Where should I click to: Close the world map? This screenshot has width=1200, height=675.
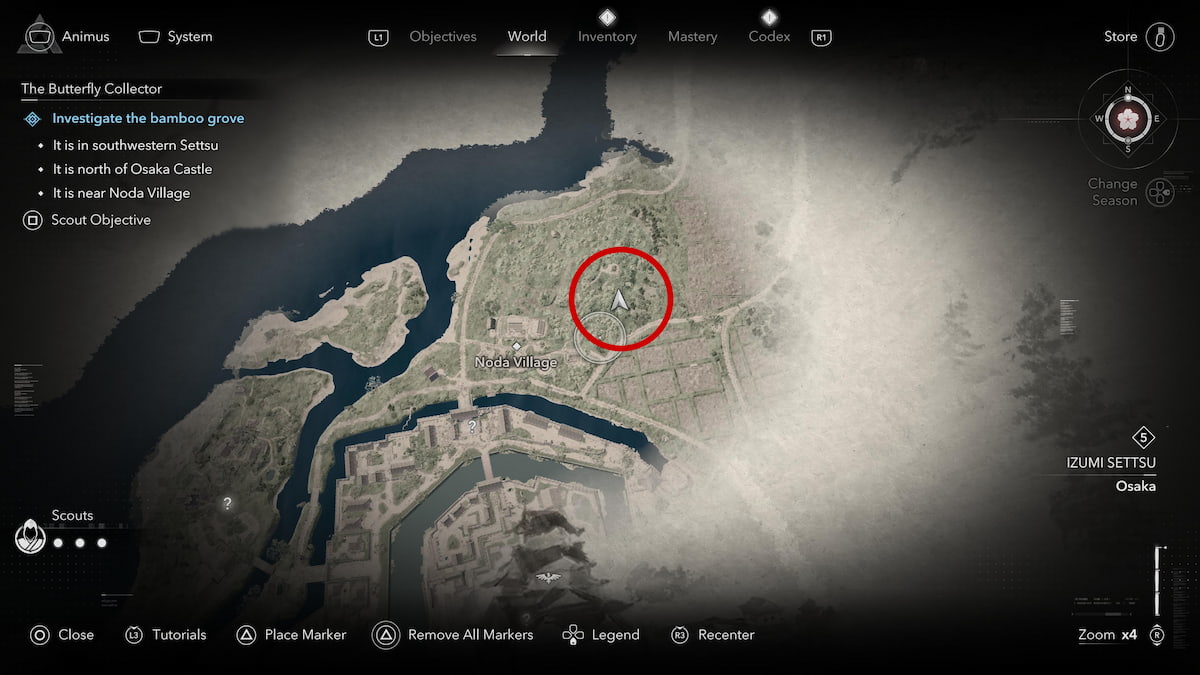[61, 635]
